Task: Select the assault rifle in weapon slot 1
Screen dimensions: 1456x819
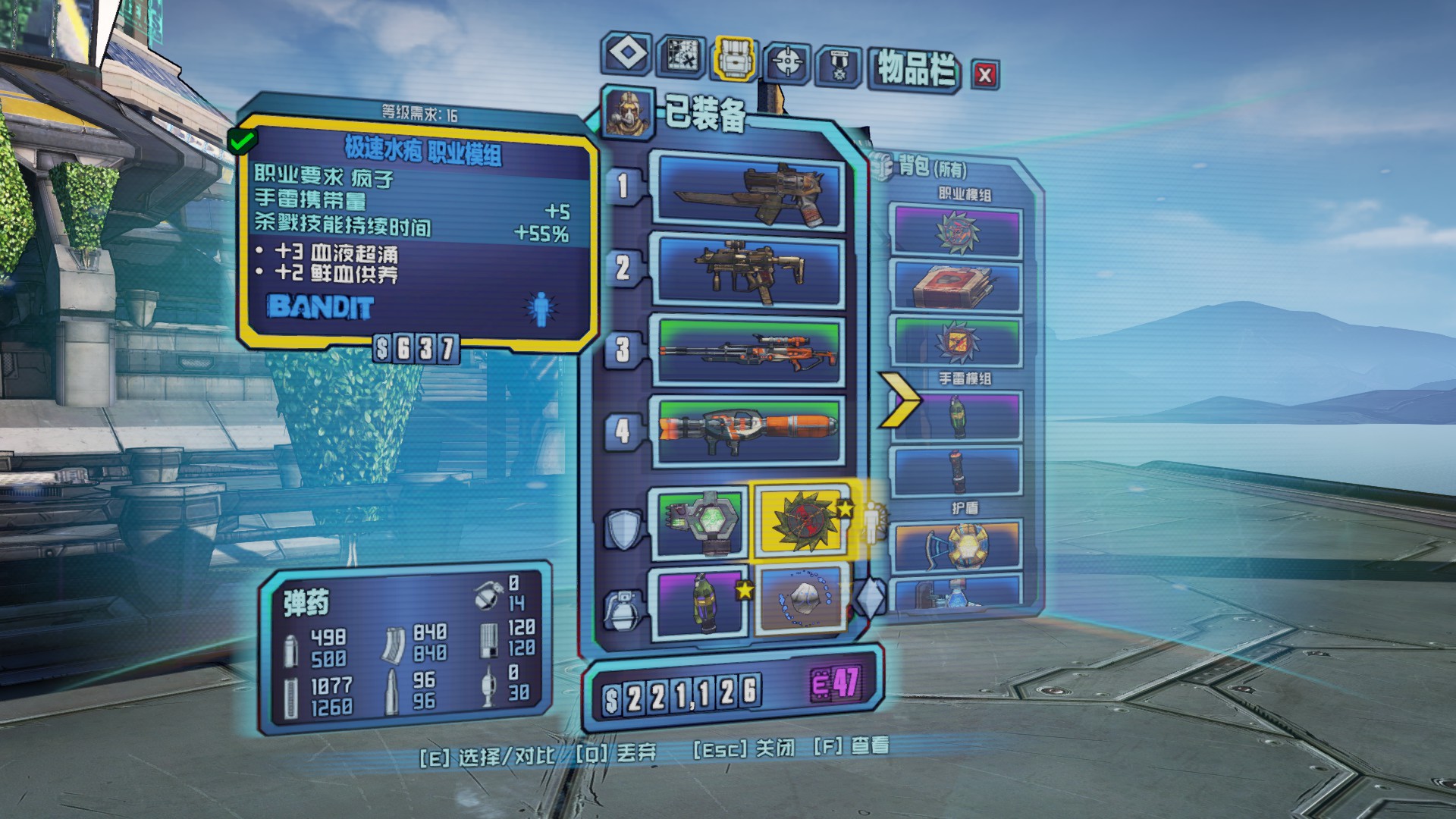Action: coord(751,191)
